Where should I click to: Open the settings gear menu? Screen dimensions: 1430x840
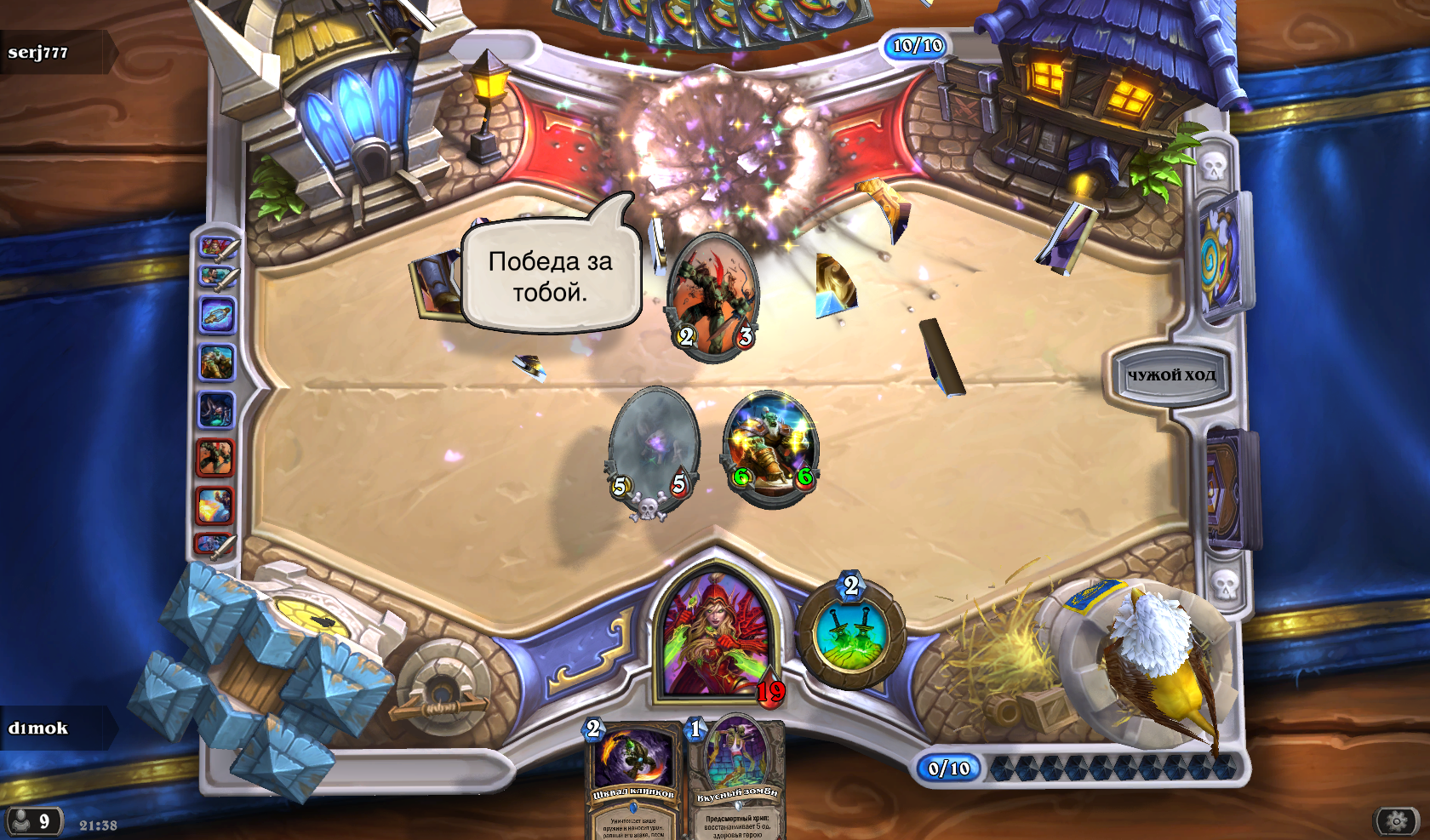(x=1397, y=821)
